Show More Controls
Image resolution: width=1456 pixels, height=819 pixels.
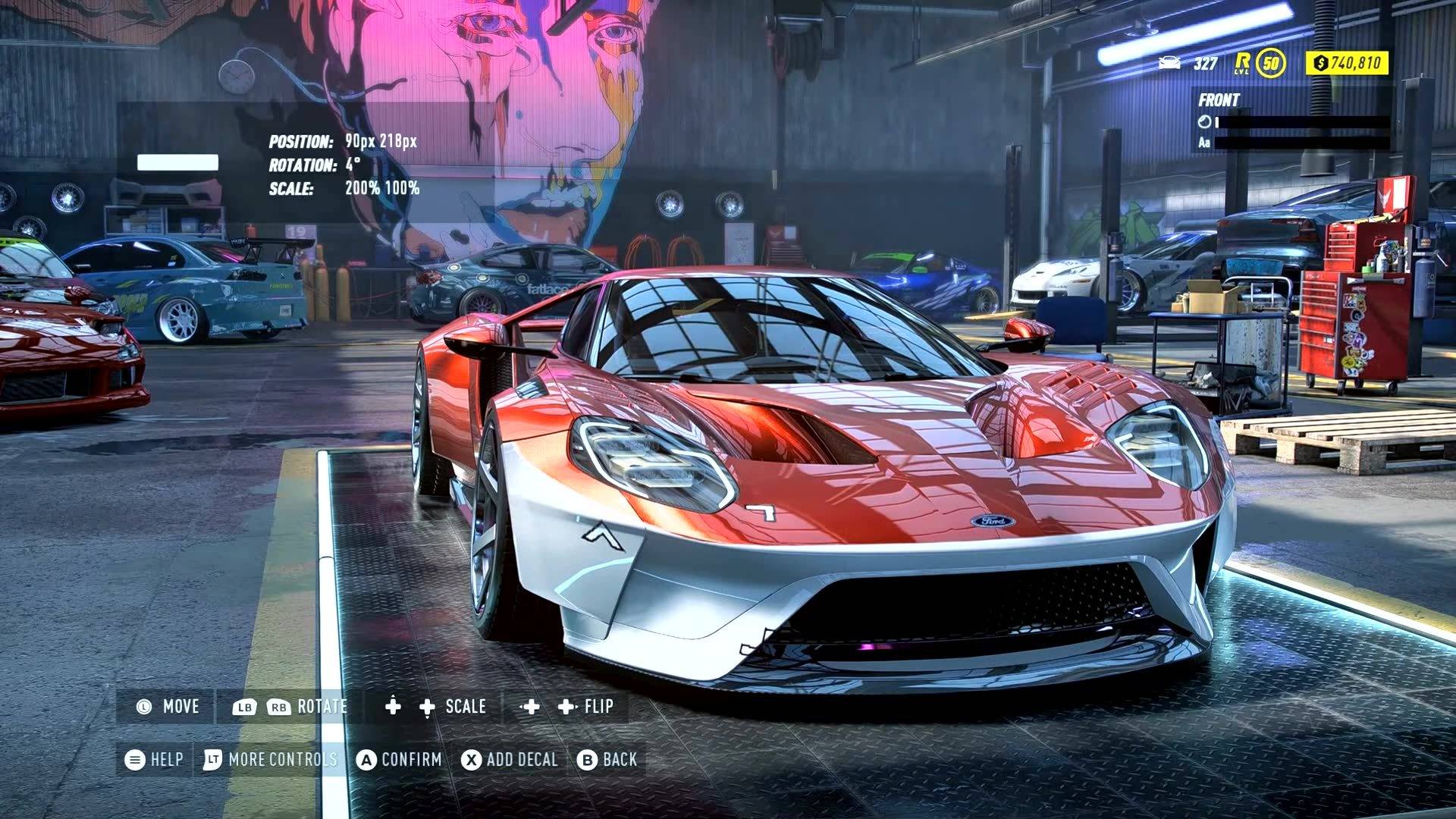[270, 760]
